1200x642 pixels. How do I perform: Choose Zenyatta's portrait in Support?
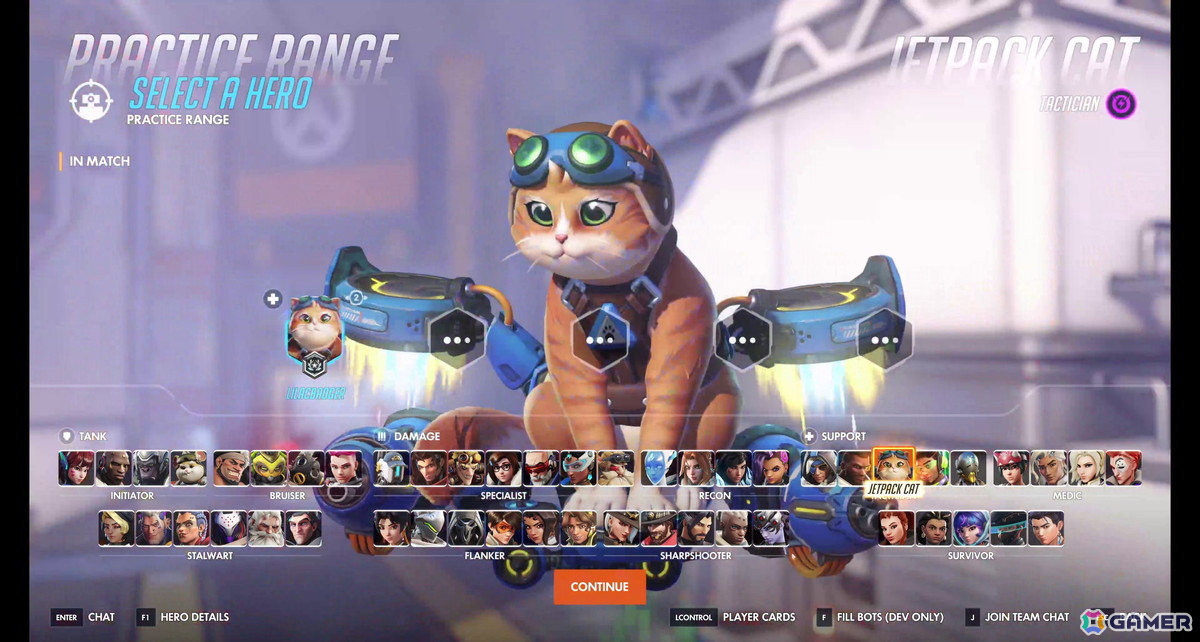click(968, 468)
